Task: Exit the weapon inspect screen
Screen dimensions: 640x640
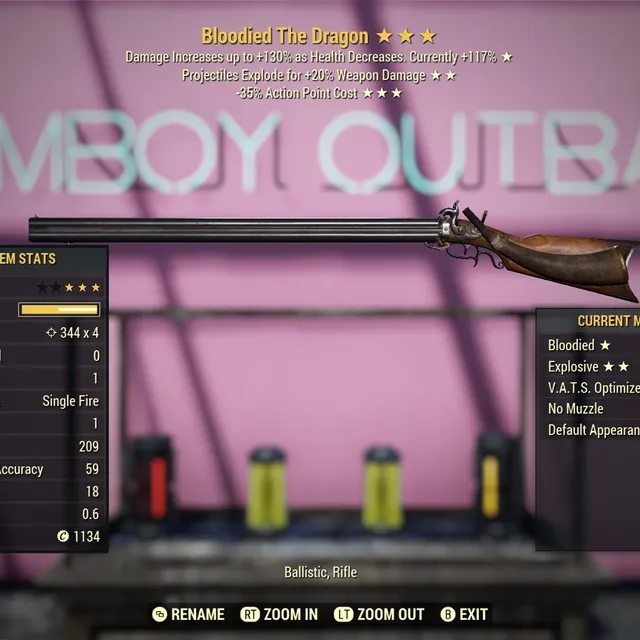Action: tap(464, 614)
